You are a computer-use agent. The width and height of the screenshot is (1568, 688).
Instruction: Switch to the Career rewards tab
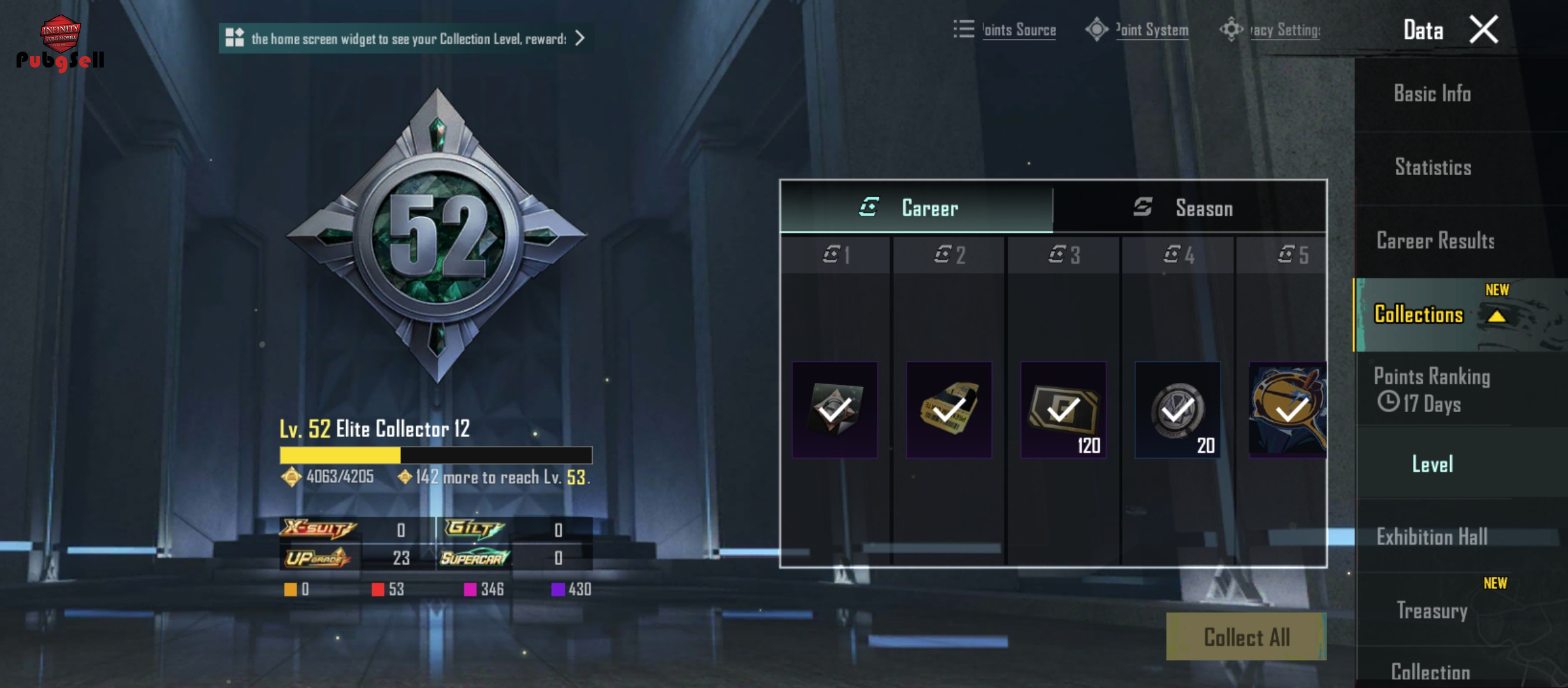(916, 208)
